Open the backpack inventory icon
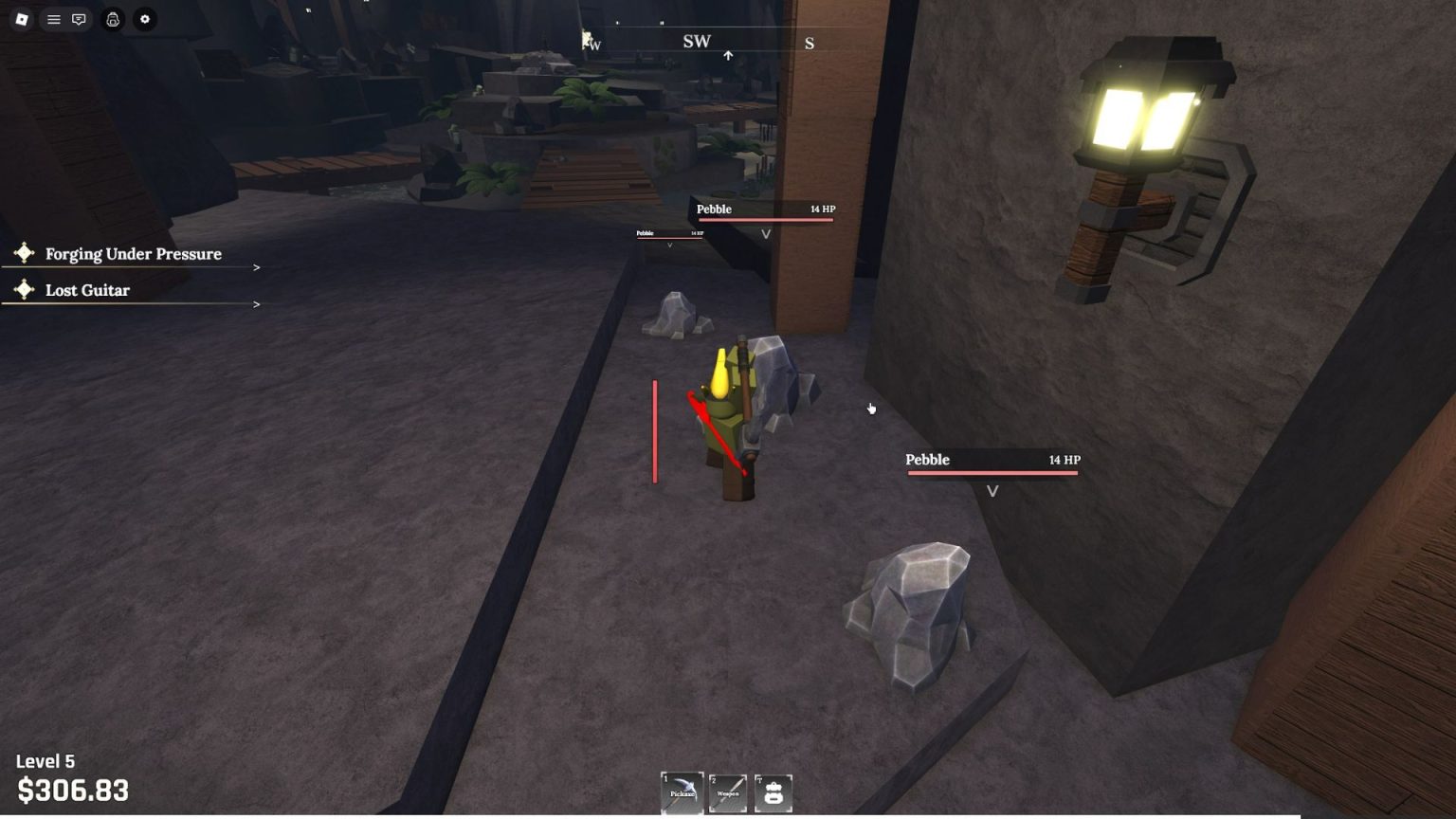This screenshot has width=1456, height=819. tap(773, 792)
